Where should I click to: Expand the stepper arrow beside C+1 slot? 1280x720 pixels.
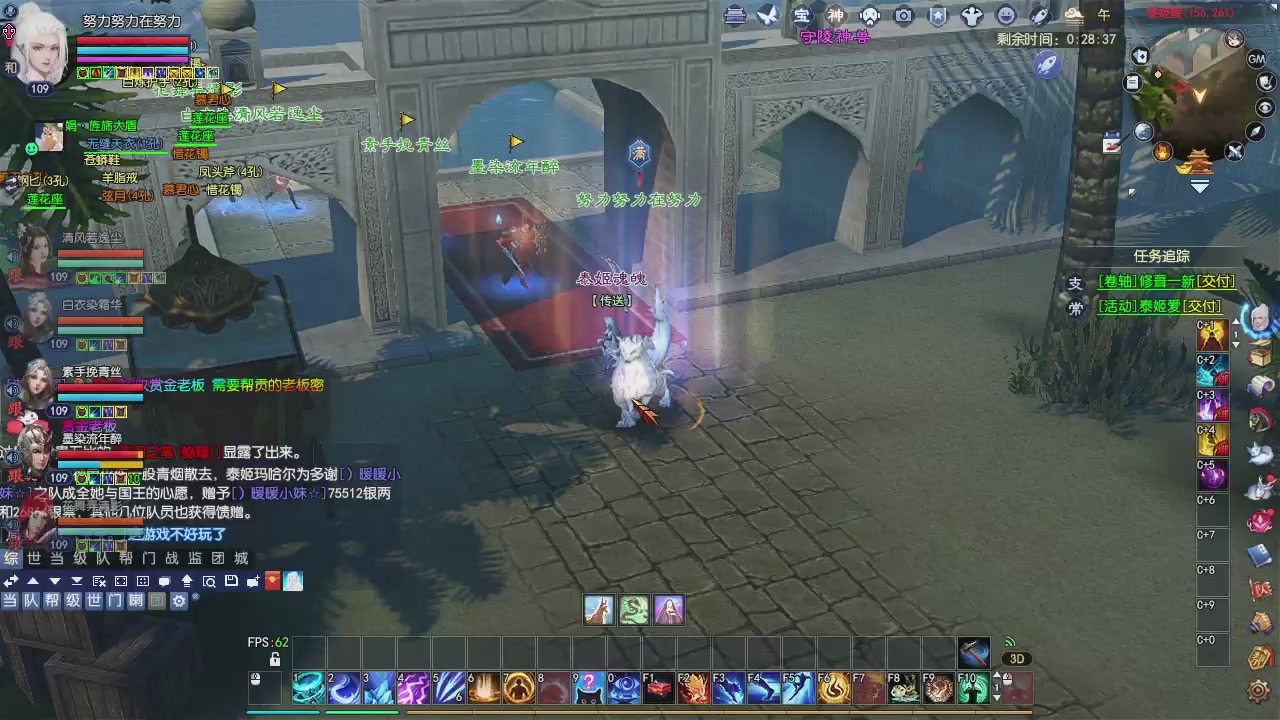click(x=1236, y=344)
